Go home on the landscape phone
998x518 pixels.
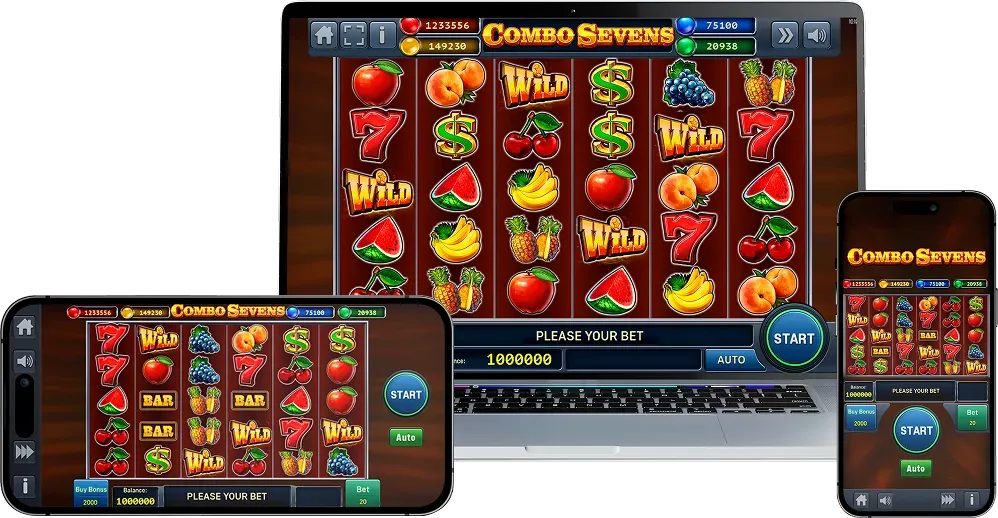[x=24, y=327]
